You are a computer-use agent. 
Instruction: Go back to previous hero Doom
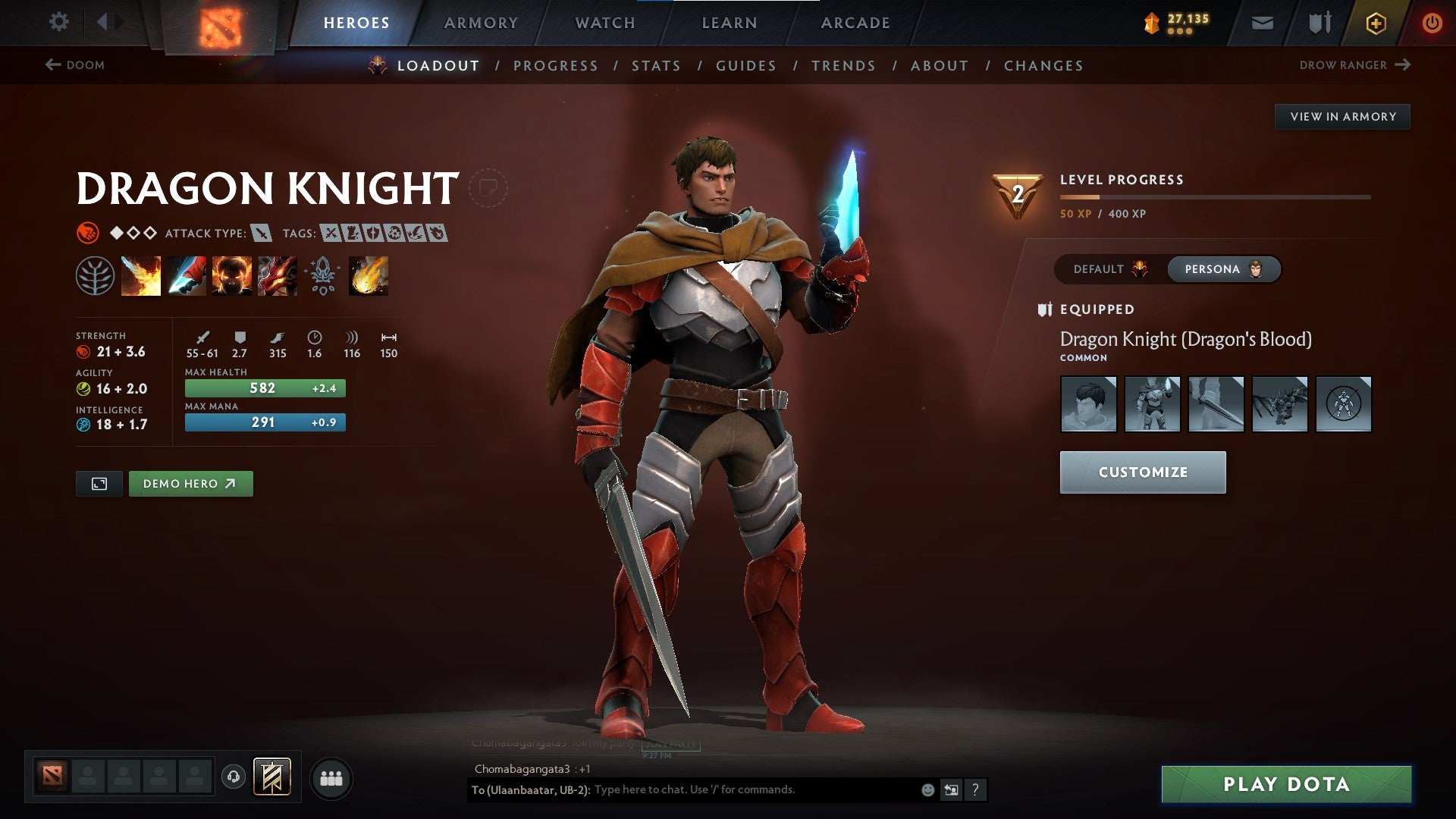pos(75,65)
